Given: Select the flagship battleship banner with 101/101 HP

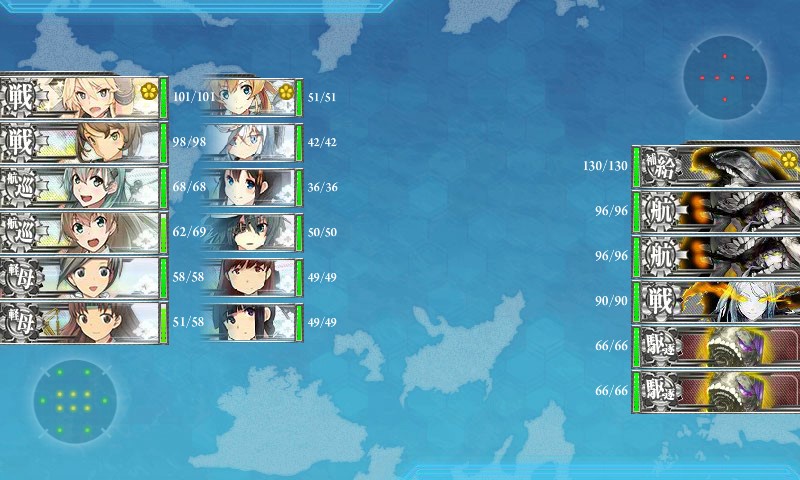Looking at the screenshot, I should [82, 97].
